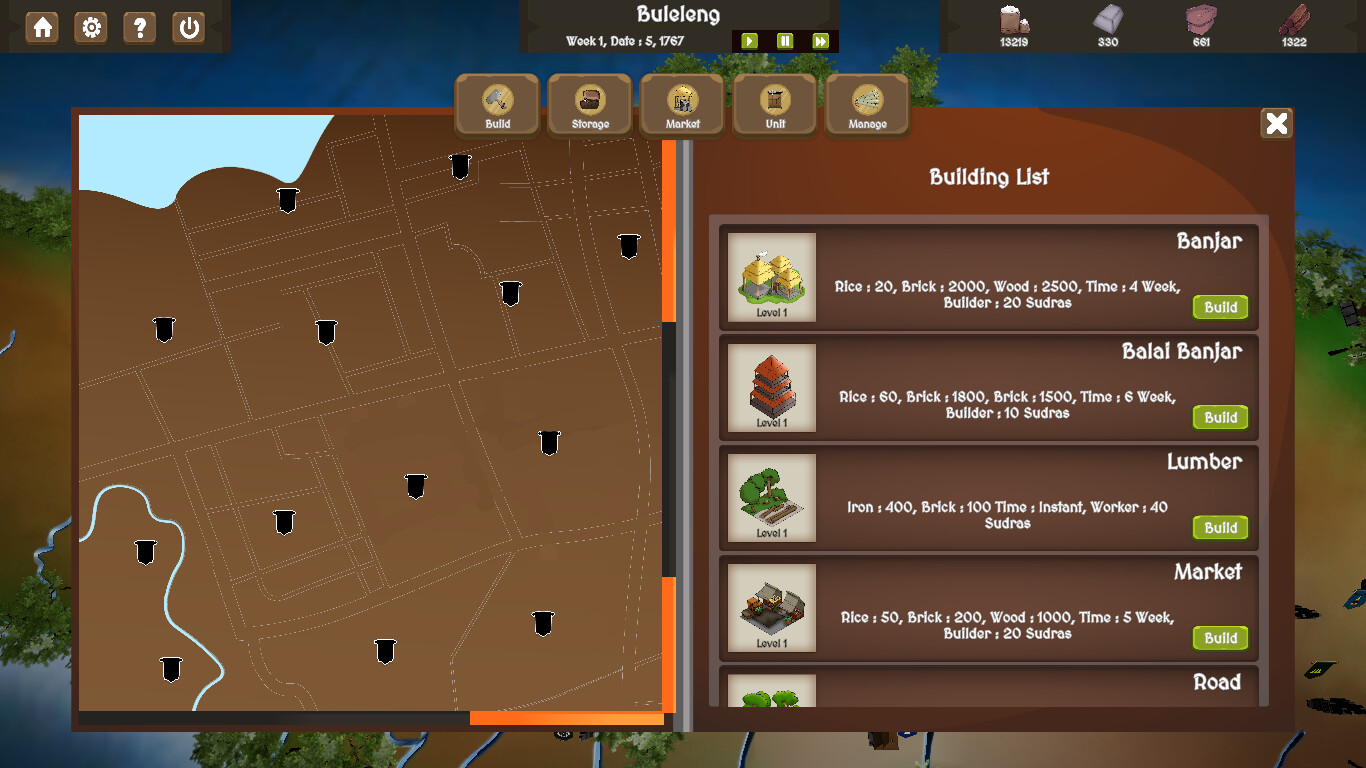This screenshot has width=1366, height=768.
Task: Open the game settings gear
Action: coord(91,28)
